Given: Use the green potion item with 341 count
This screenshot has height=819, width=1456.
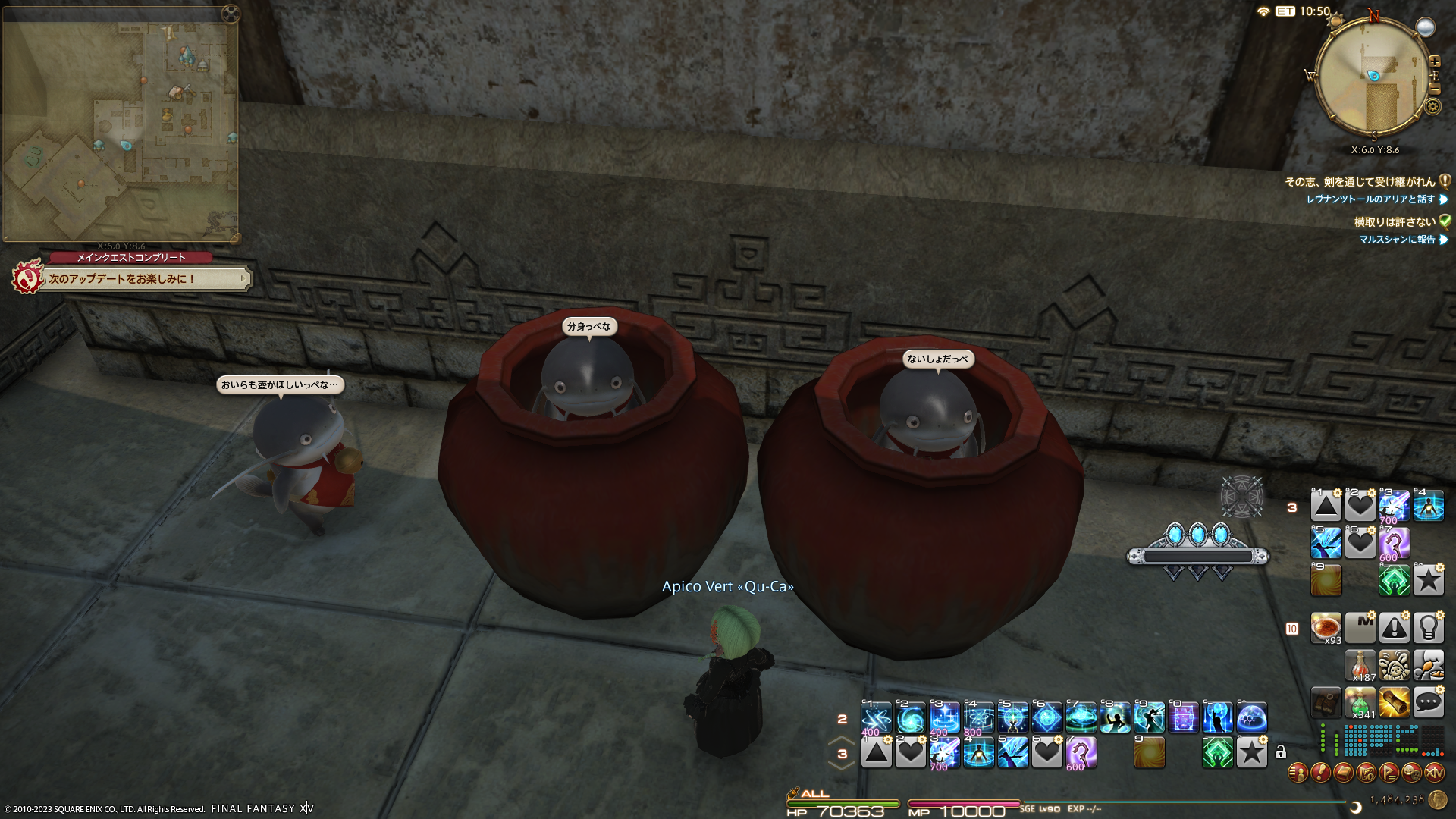Looking at the screenshot, I should (x=1360, y=702).
